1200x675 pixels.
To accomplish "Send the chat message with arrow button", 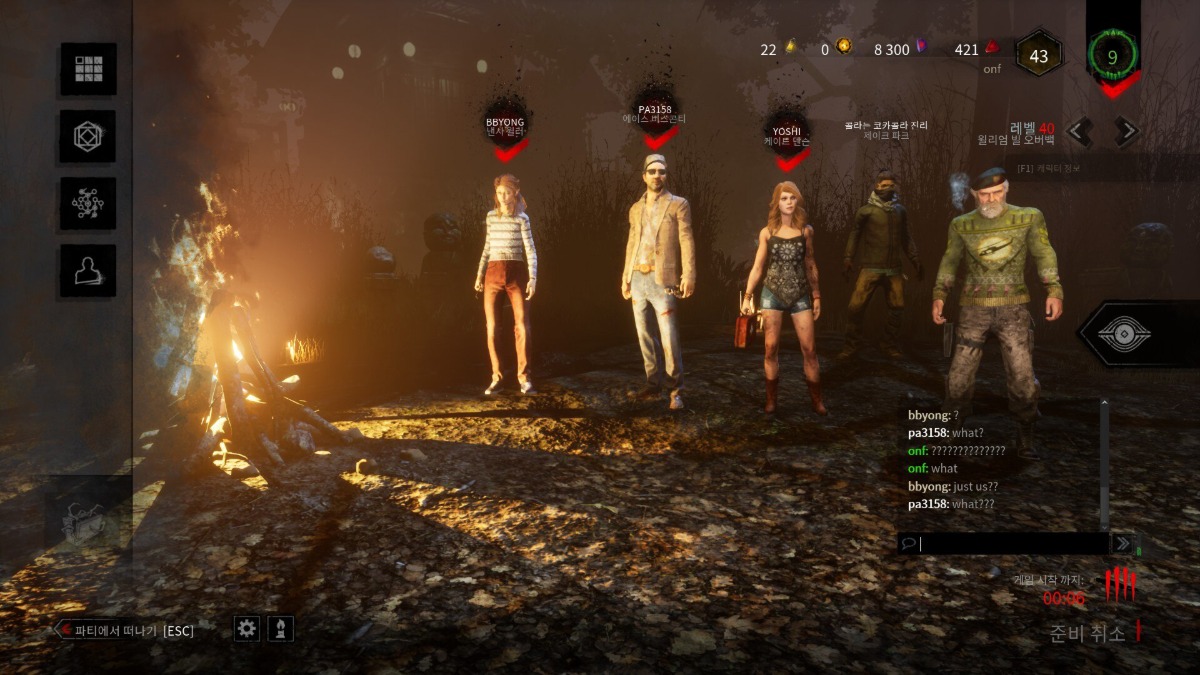I will (1122, 543).
